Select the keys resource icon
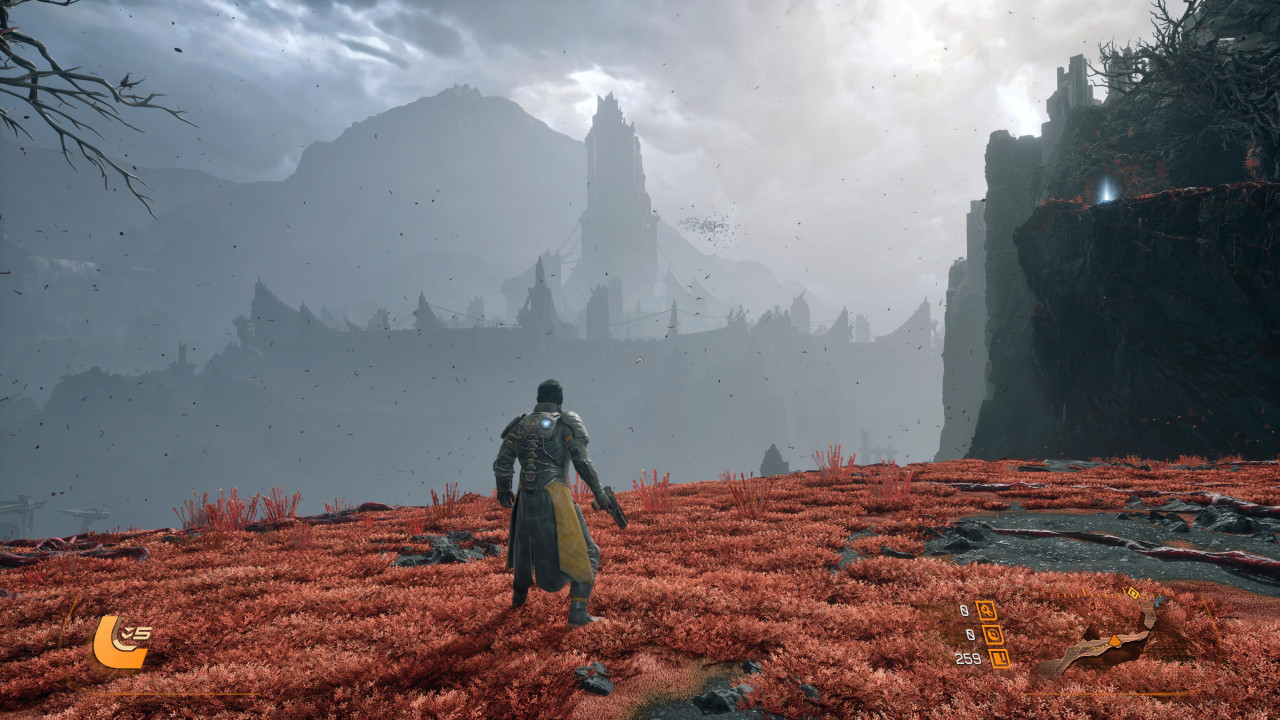The height and width of the screenshot is (720, 1280). 986,610
